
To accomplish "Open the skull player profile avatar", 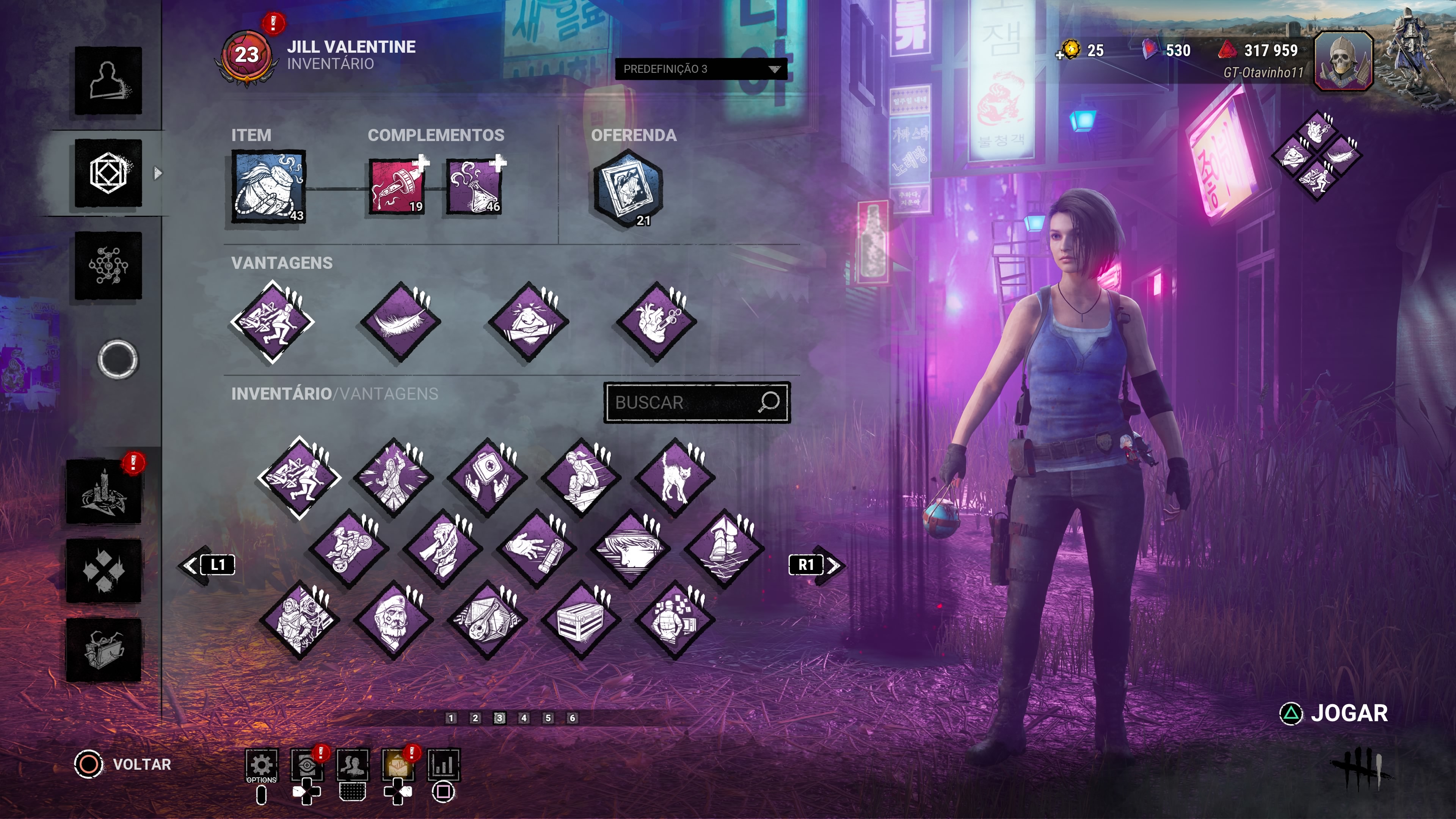I will click(1343, 61).
